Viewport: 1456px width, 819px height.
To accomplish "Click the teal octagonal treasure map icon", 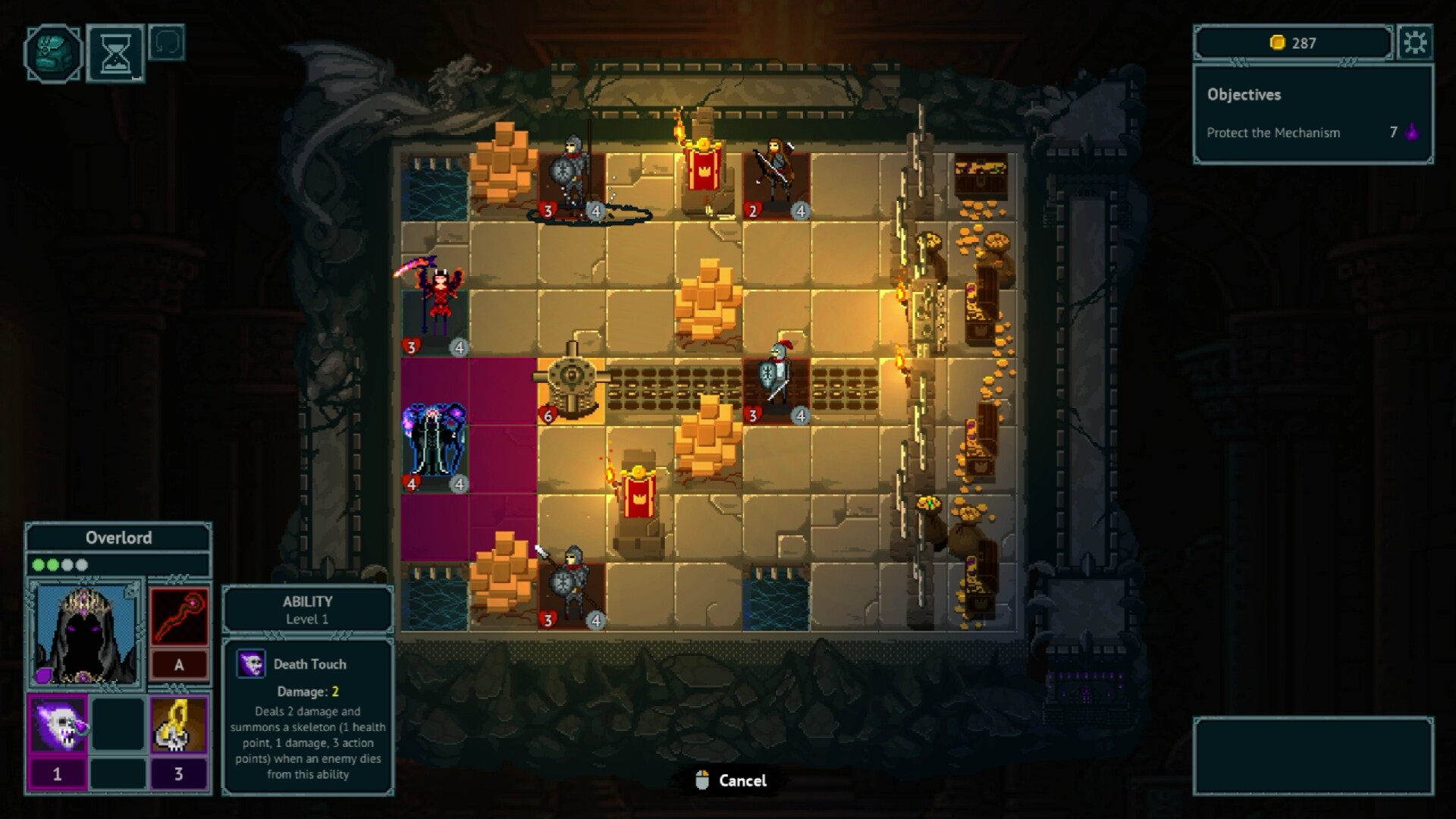I will (x=53, y=53).
